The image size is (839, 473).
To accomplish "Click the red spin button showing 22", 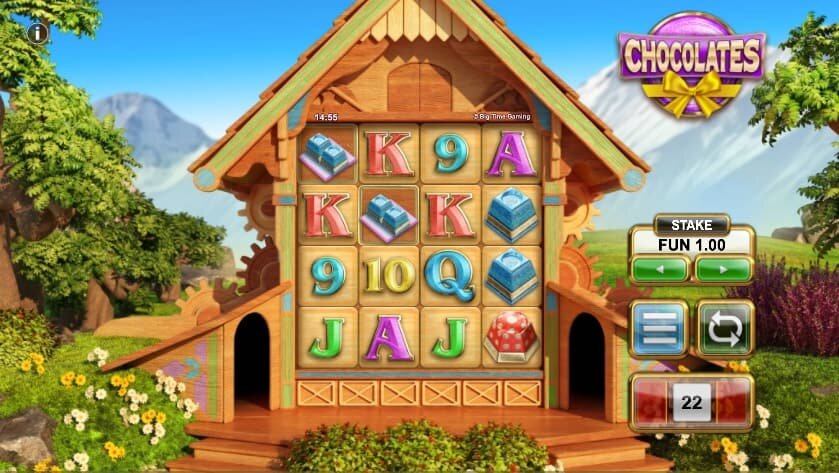I will [690, 404].
